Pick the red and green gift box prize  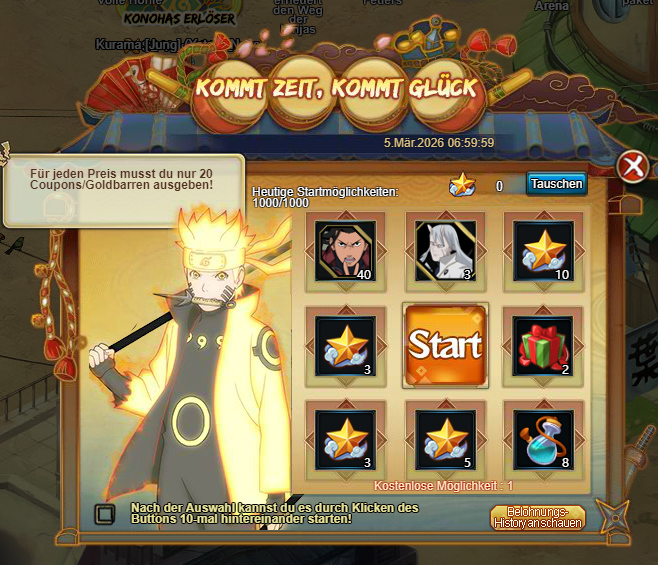coord(543,346)
